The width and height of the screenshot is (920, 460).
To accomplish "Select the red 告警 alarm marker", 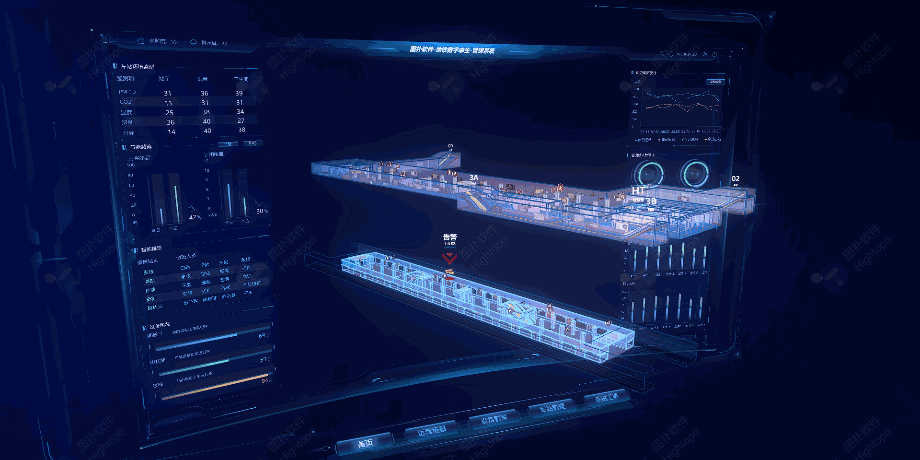I will tap(450, 255).
